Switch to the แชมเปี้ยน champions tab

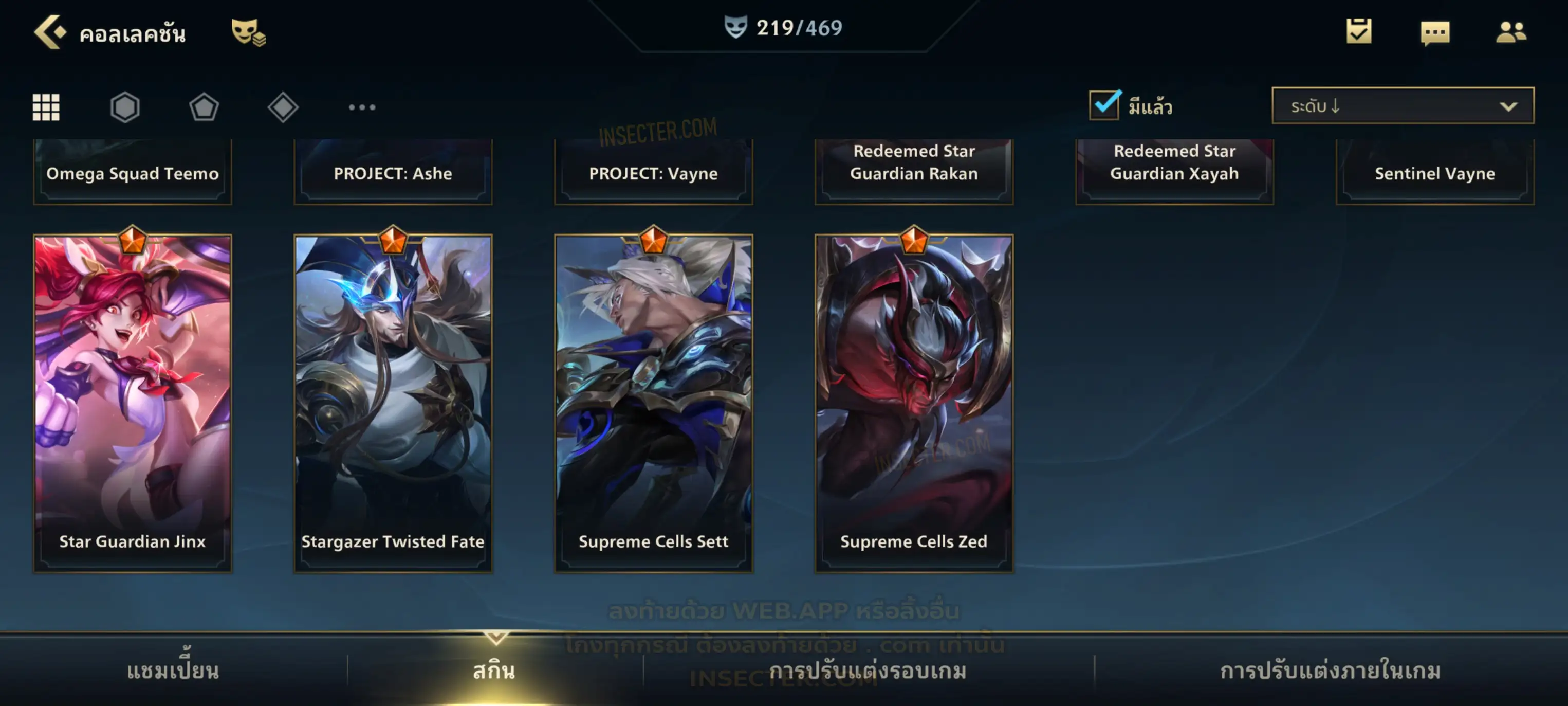pos(173,671)
